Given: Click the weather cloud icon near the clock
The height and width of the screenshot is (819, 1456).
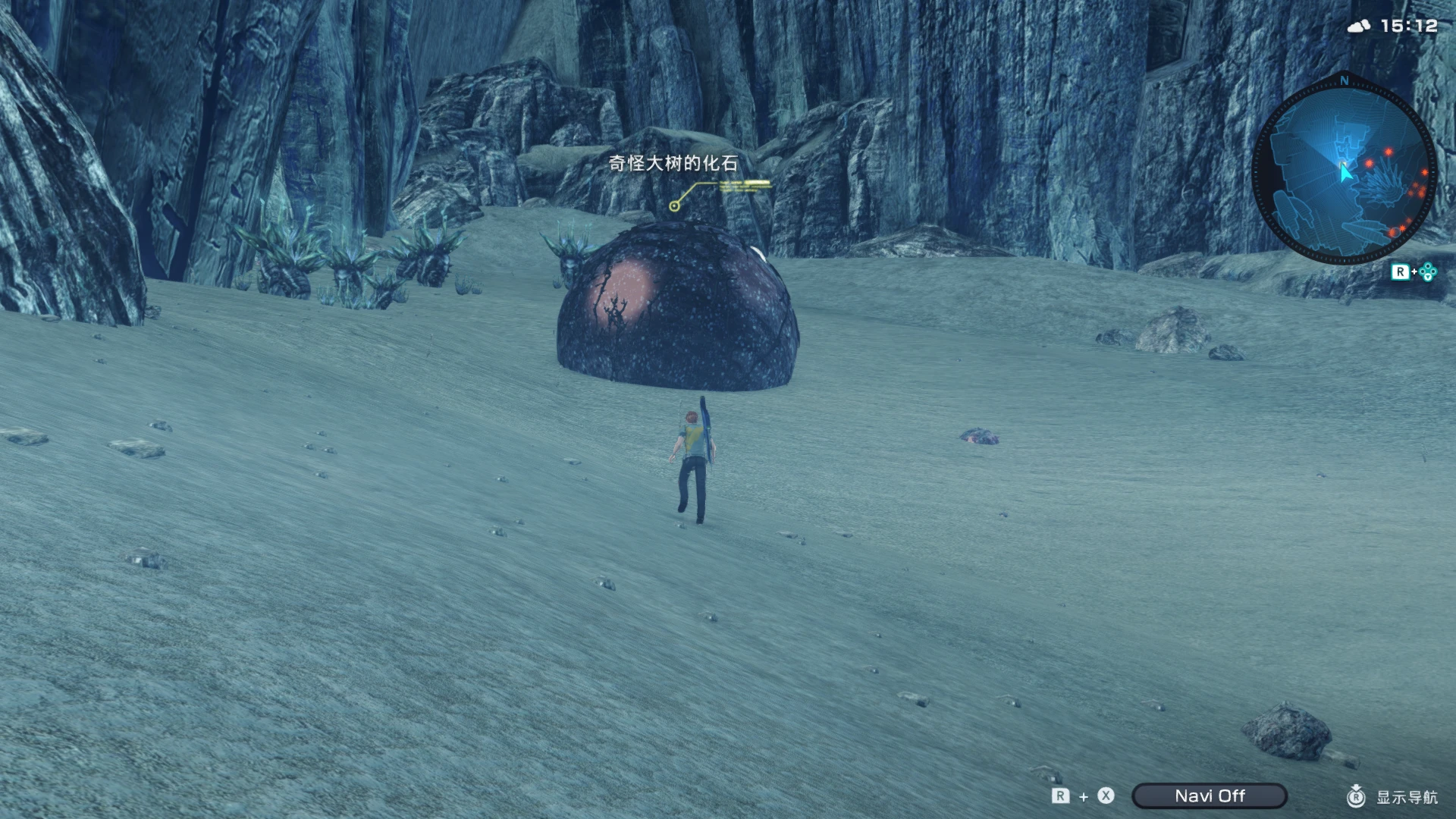Looking at the screenshot, I should (1357, 25).
